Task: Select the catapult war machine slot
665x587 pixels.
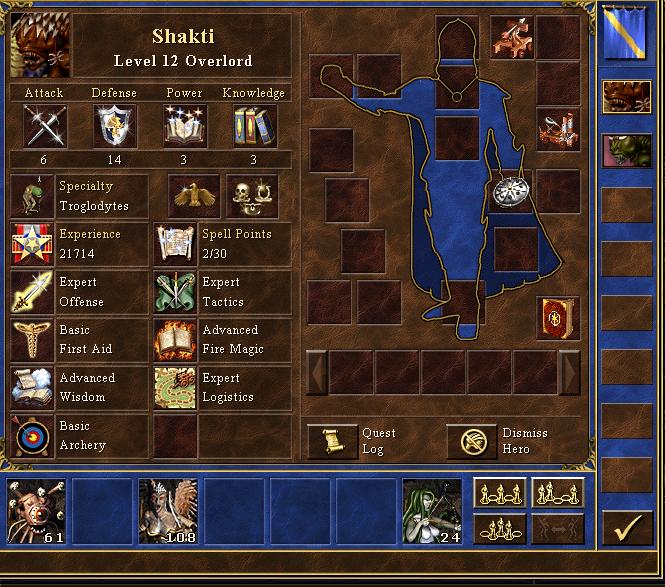Action: (558, 130)
